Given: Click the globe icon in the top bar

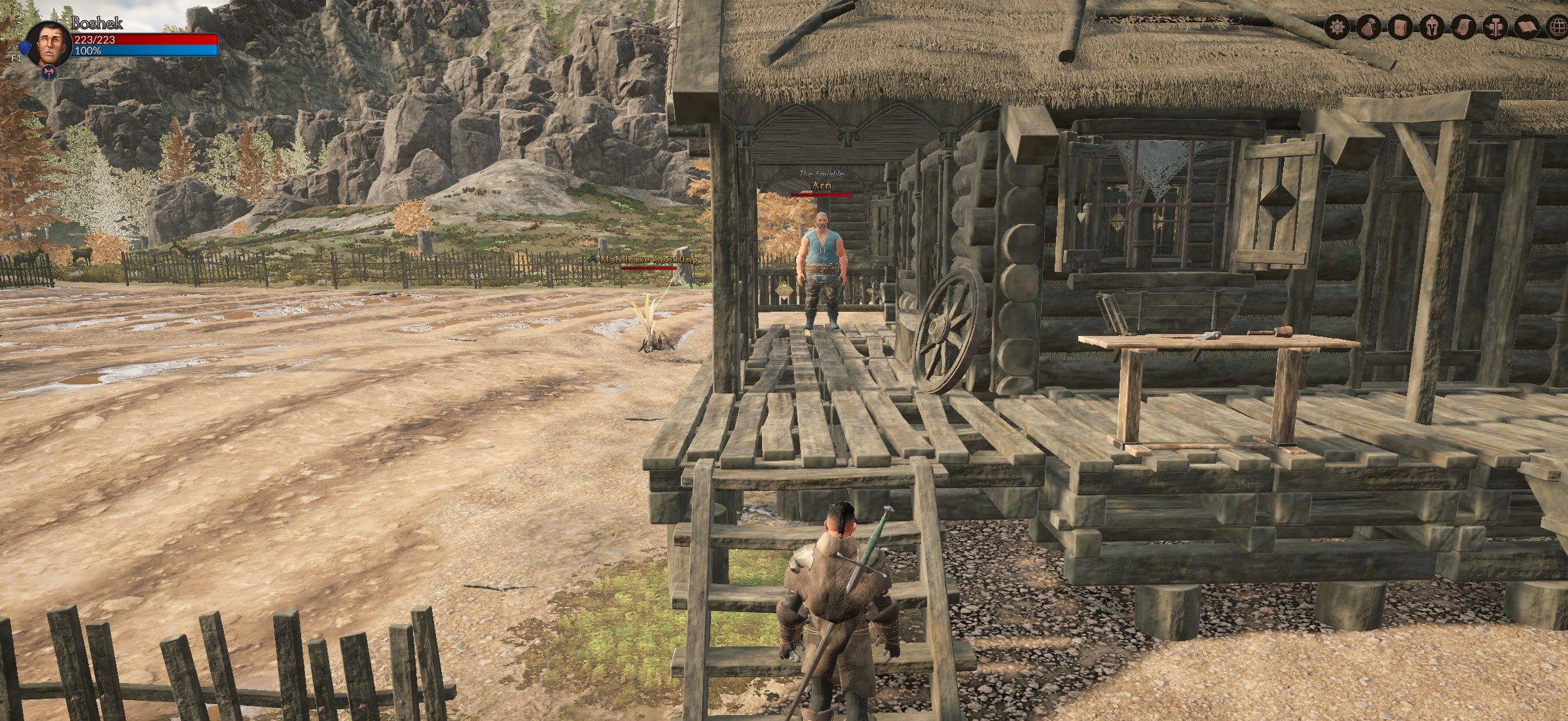Looking at the screenshot, I should coord(1558,28).
